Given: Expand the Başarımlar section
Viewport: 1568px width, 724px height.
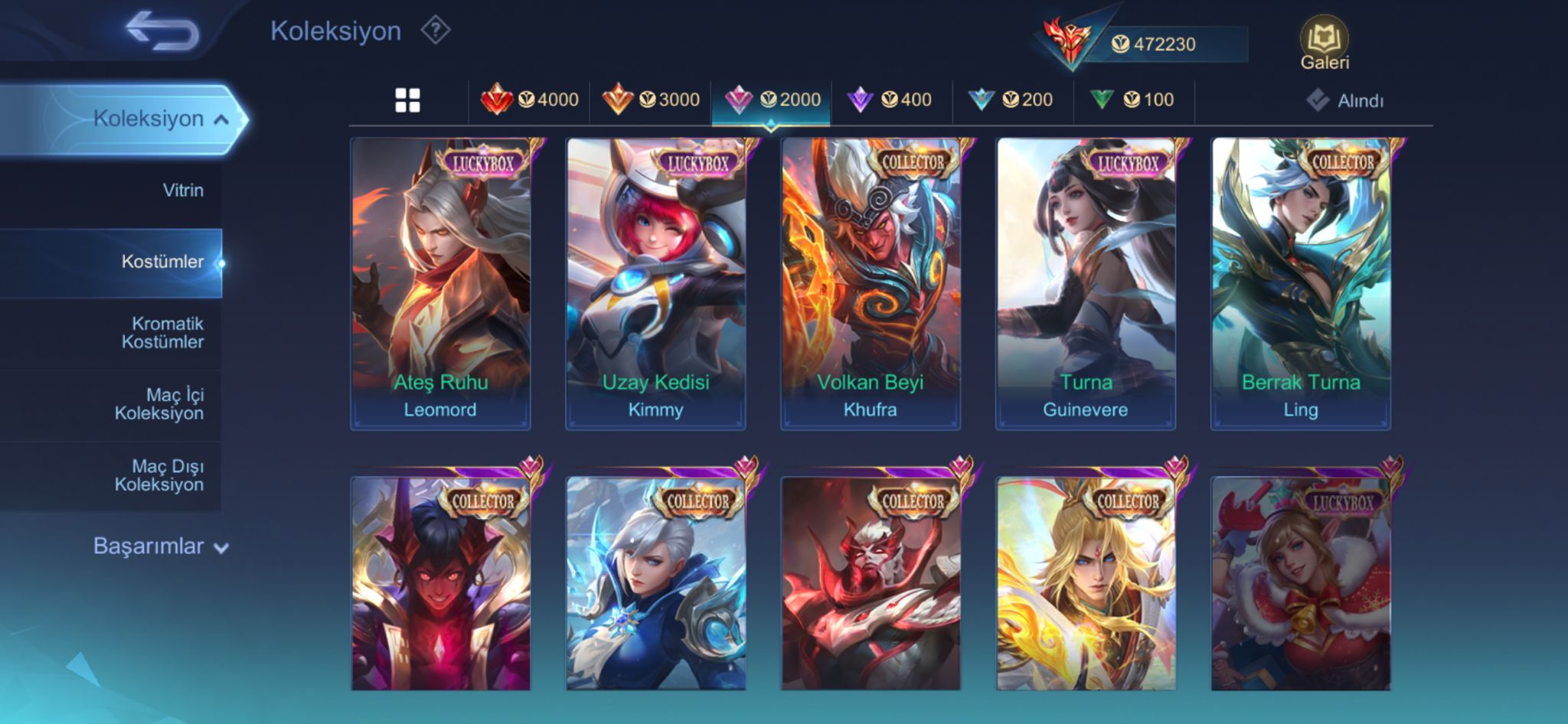Looking at the screenshot, I should pos(161,546).
